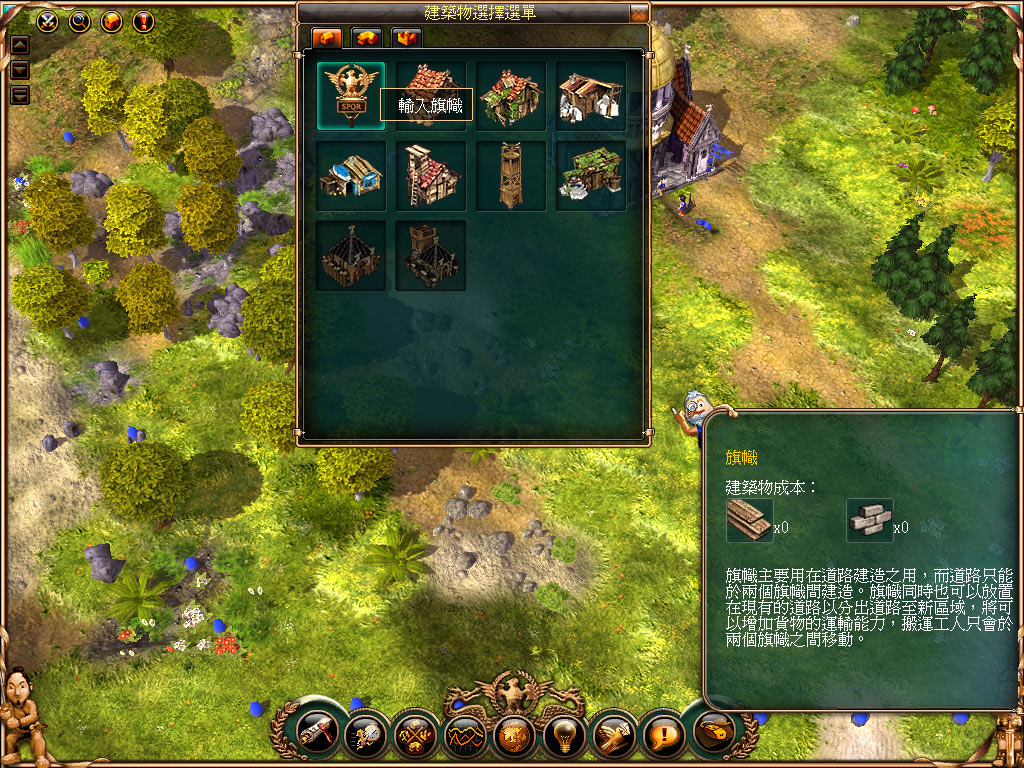Open the lightbulb hints button
1024x768 pixels.
[x=563, y=737]
